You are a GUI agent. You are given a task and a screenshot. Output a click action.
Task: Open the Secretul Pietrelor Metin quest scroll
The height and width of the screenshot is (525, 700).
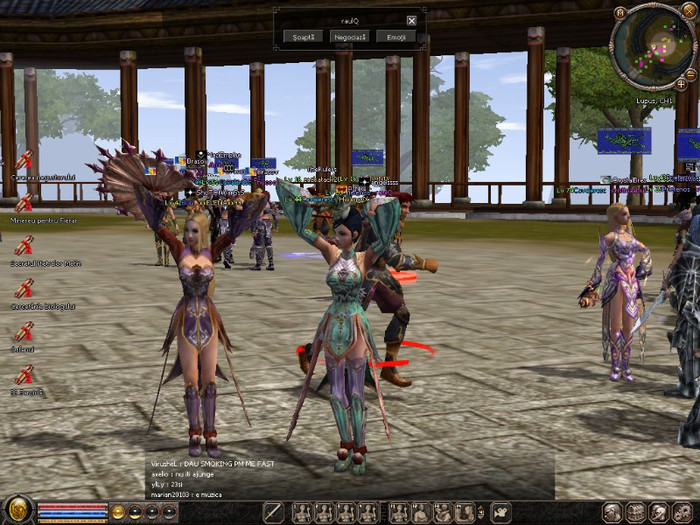click(x=23, y=245)
